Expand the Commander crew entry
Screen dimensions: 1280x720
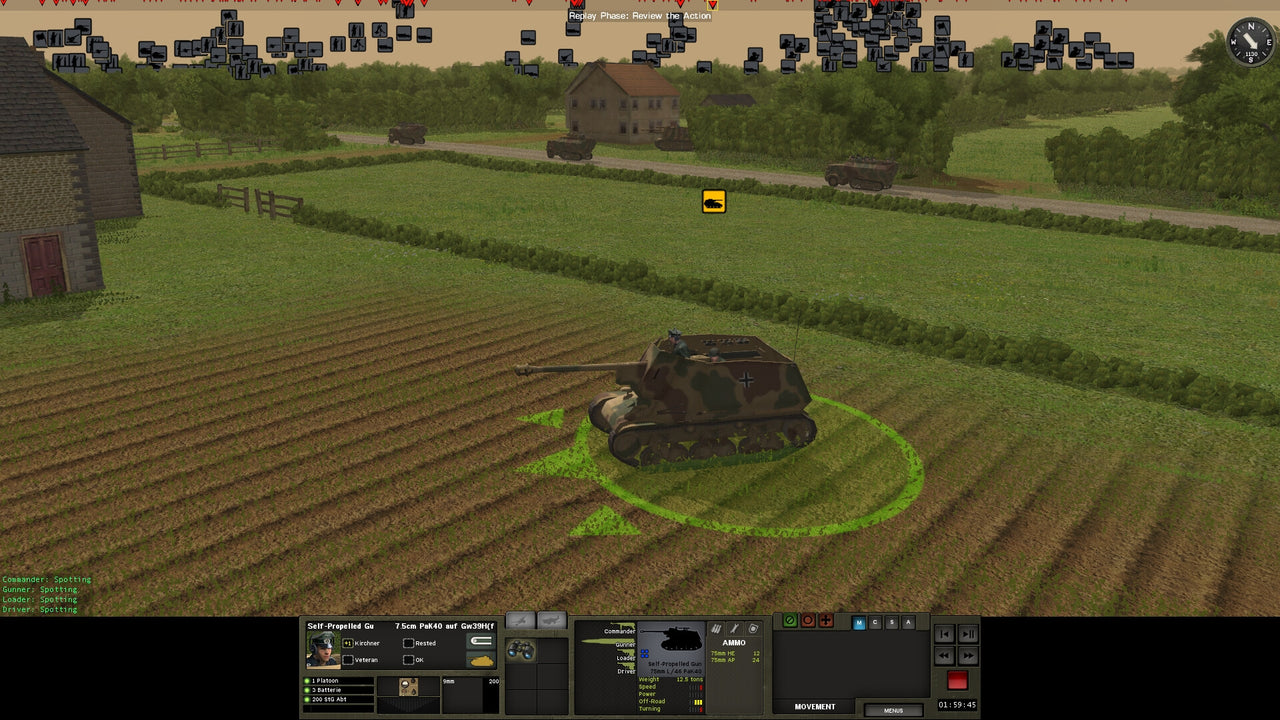[x=619, y=630]
